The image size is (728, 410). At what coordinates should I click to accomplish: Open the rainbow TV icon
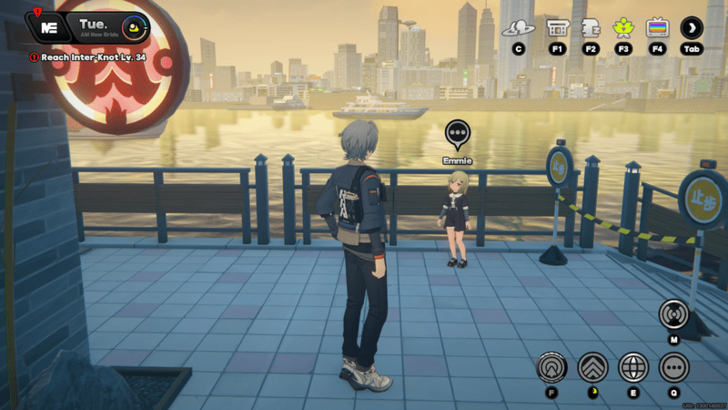[657, 28]
